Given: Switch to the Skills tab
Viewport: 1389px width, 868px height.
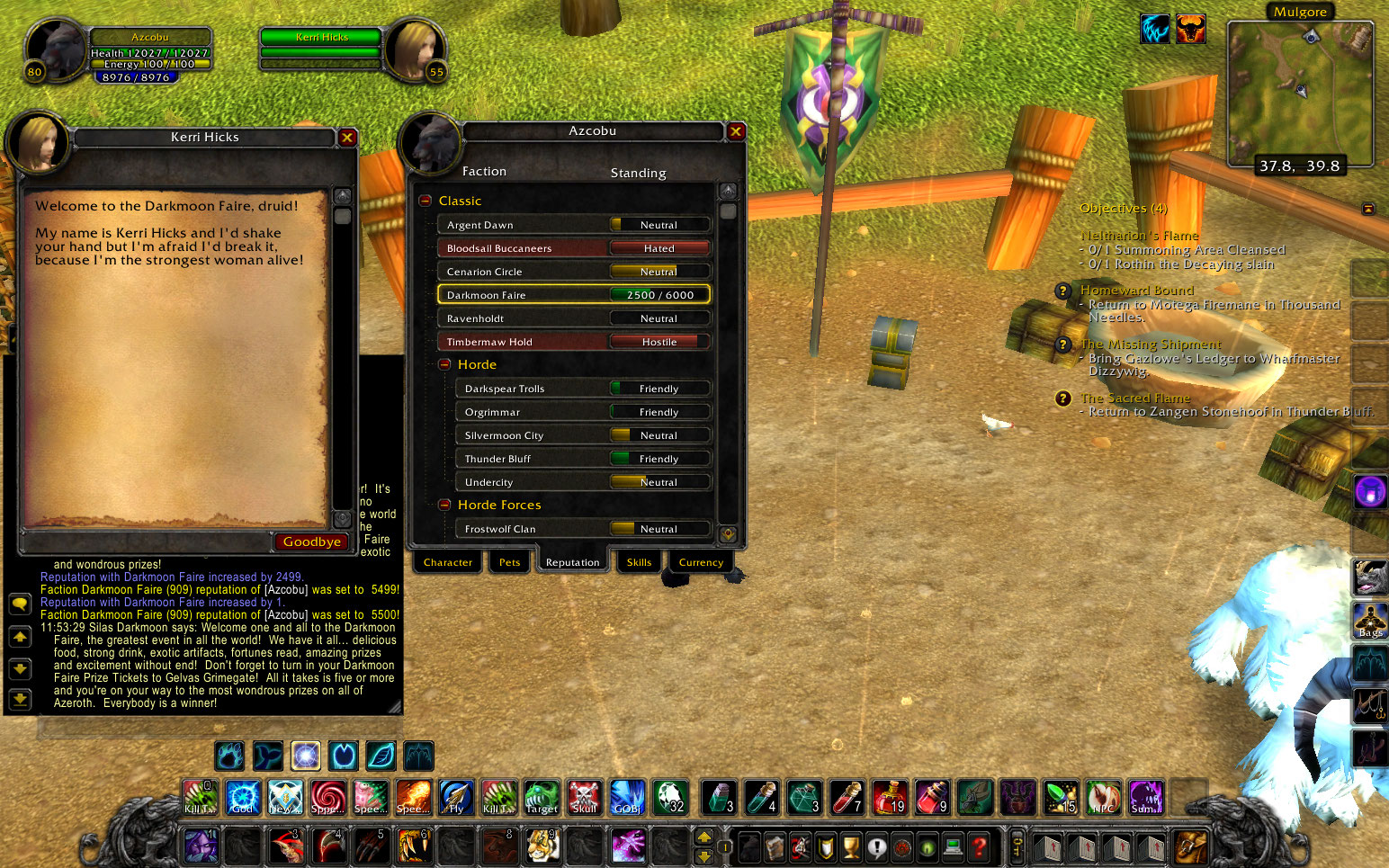Looking at the screenshot, I should 639,561.
